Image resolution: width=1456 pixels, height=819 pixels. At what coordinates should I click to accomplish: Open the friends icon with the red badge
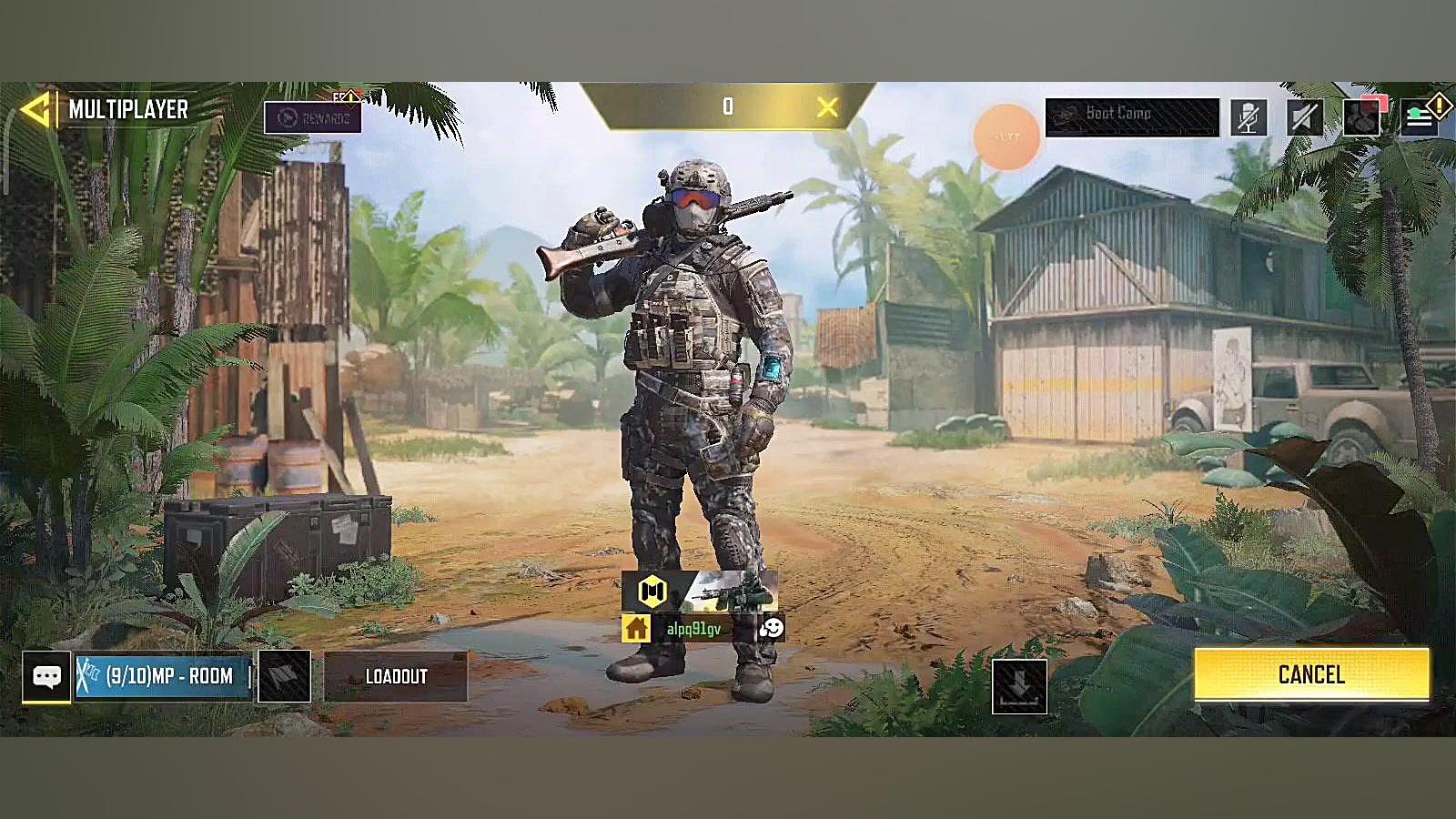pos(1361,117)
